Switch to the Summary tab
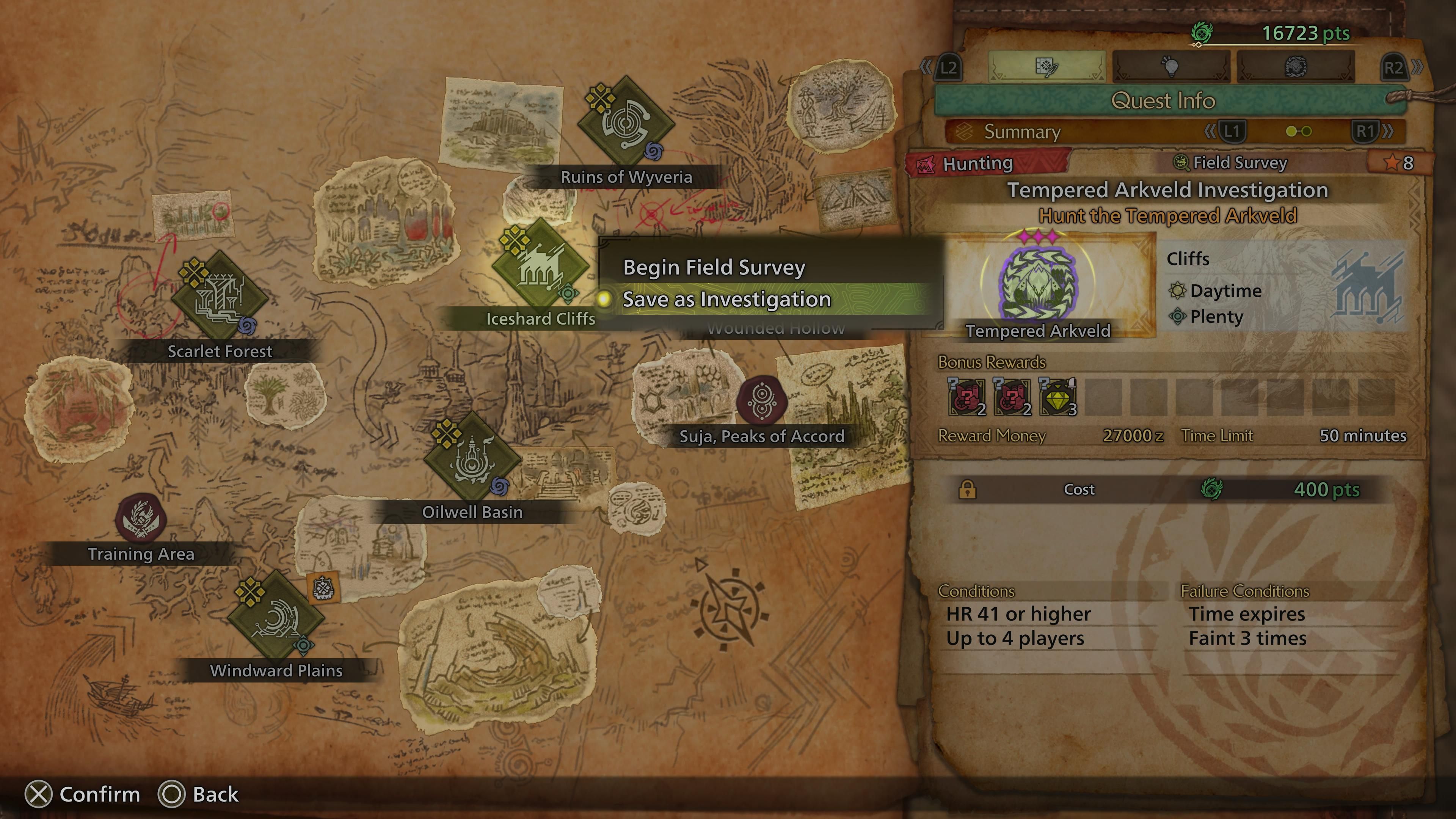This screenshot has height=819, width=1456. pos(1021,132)
